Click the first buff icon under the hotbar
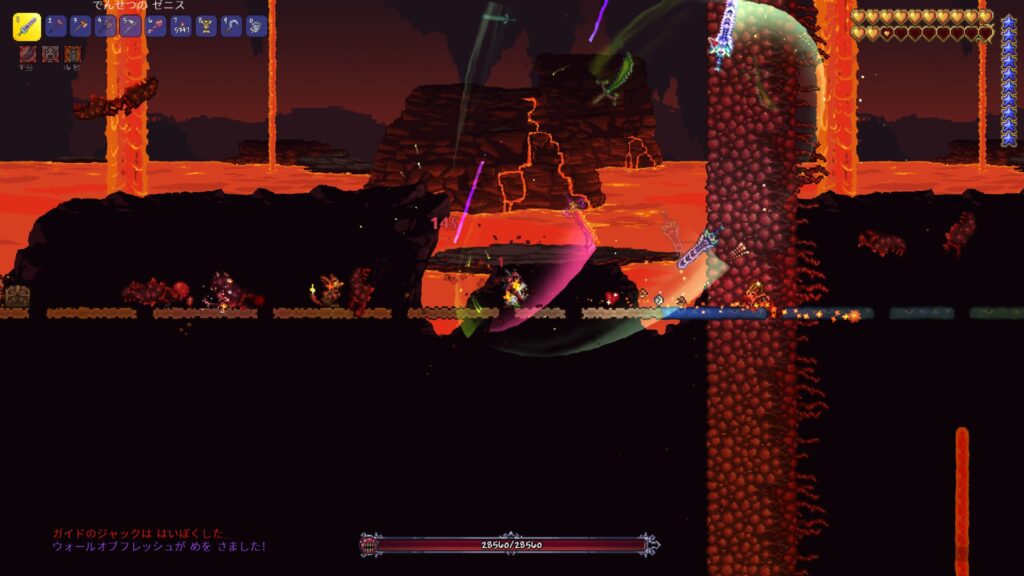 coord(28,54)
